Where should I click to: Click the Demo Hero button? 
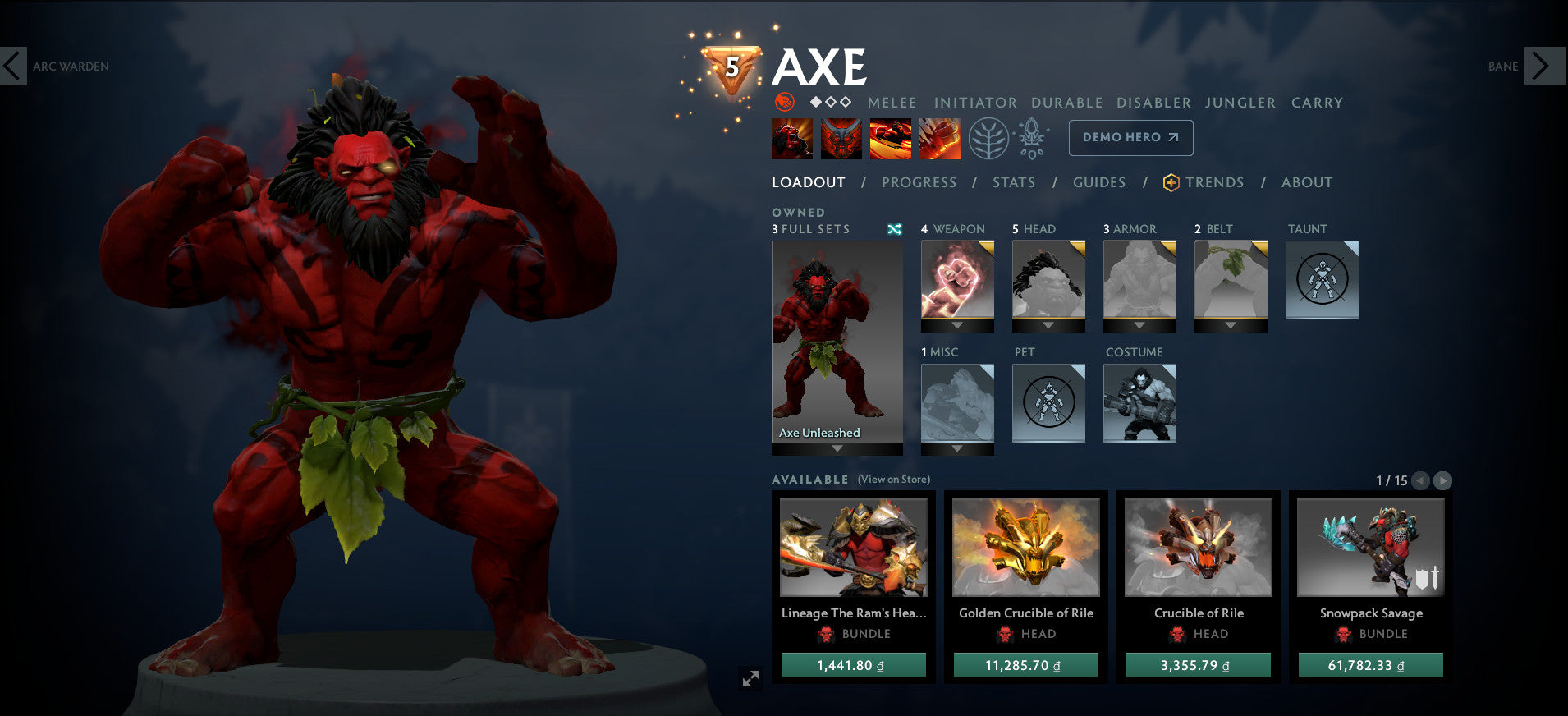point(1130,137)
